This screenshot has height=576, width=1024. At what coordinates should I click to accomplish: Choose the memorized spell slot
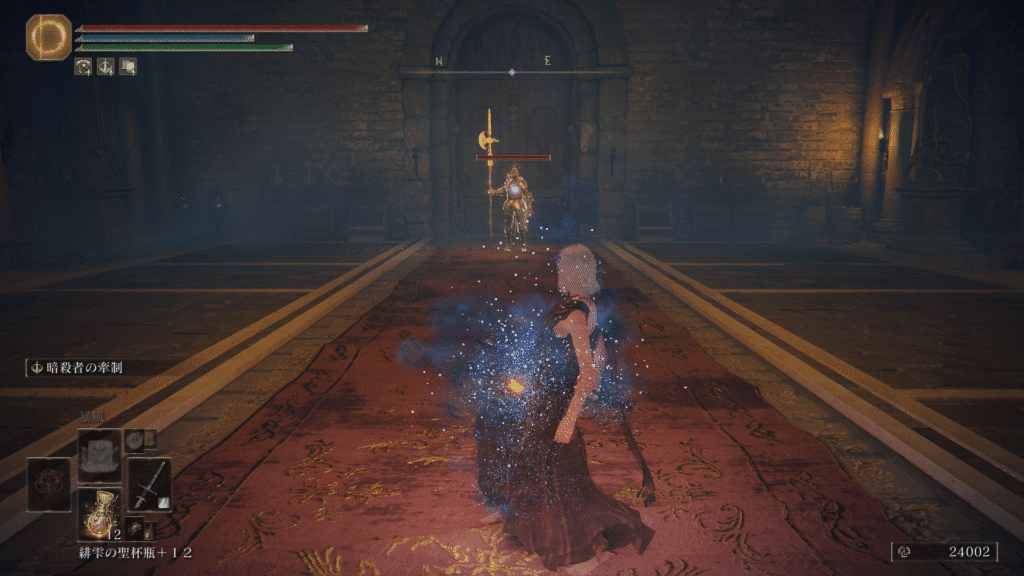(x=100, y=455)
